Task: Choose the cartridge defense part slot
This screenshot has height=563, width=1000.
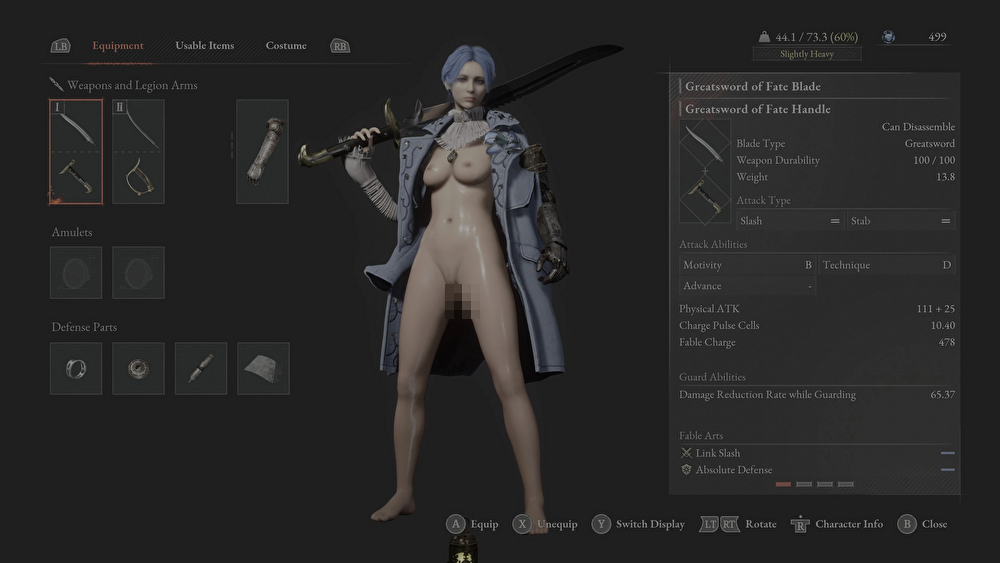Action: click(201, 368)
